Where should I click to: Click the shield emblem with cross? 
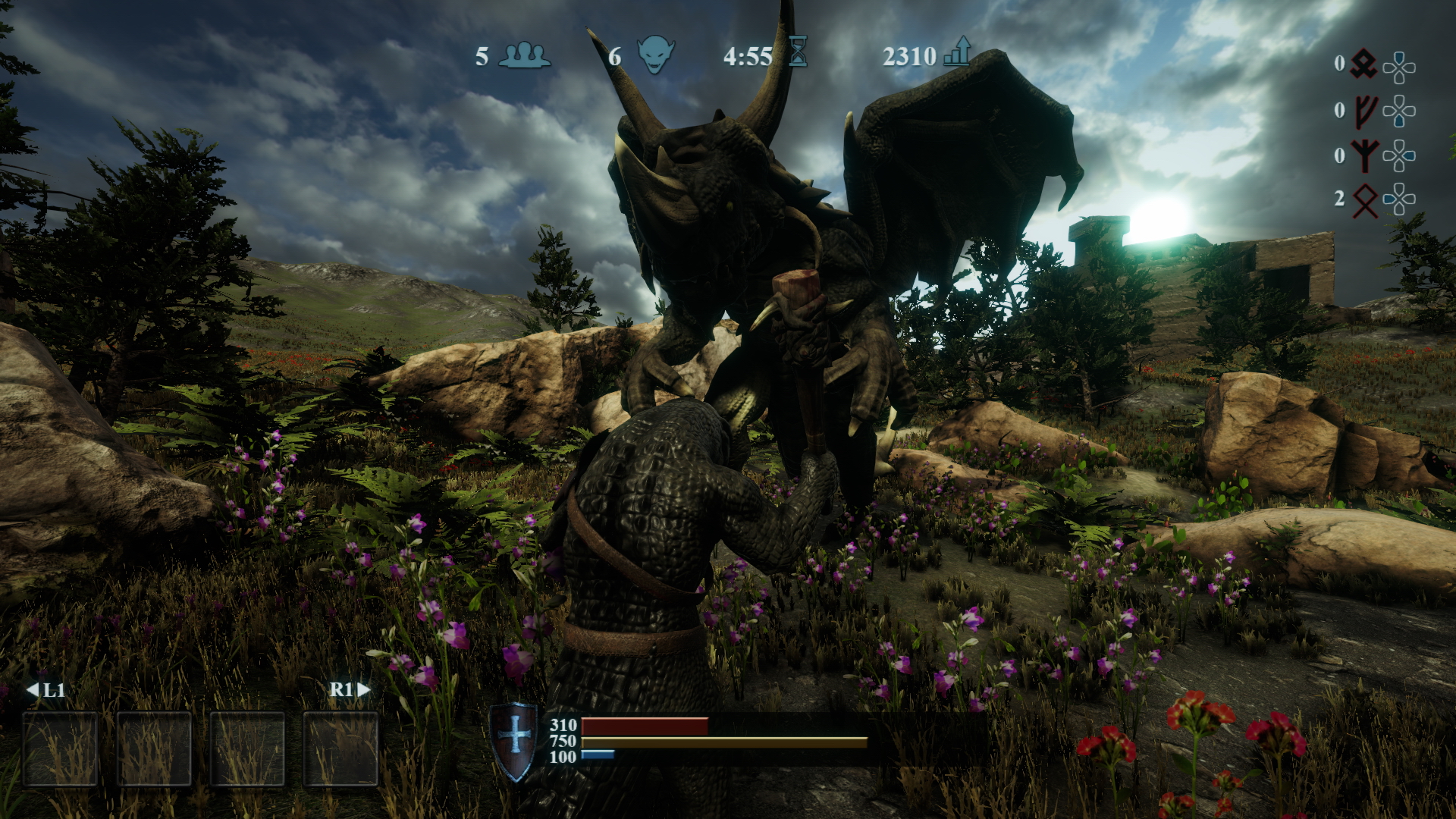515,740
